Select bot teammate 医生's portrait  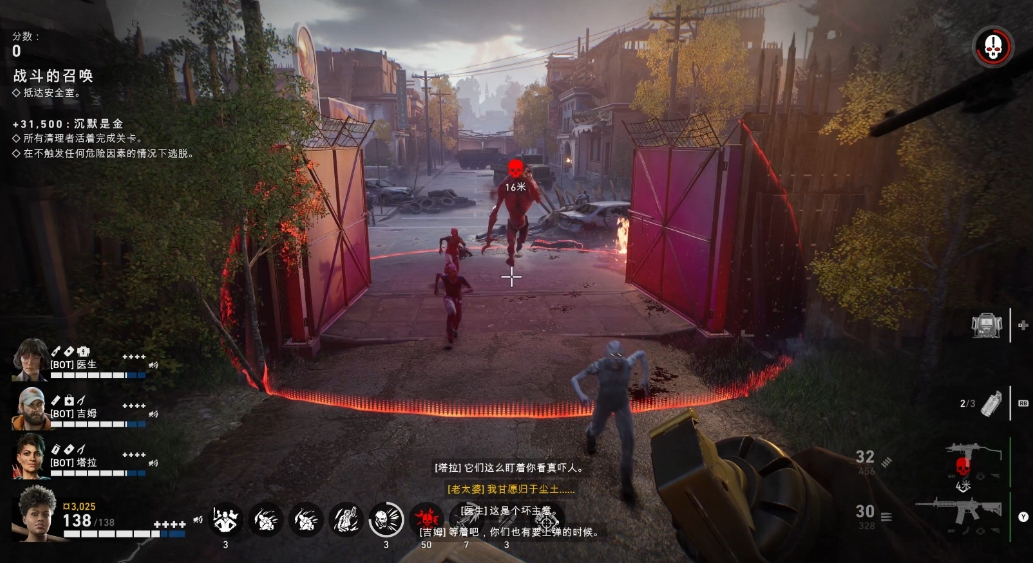pos(30,359)
